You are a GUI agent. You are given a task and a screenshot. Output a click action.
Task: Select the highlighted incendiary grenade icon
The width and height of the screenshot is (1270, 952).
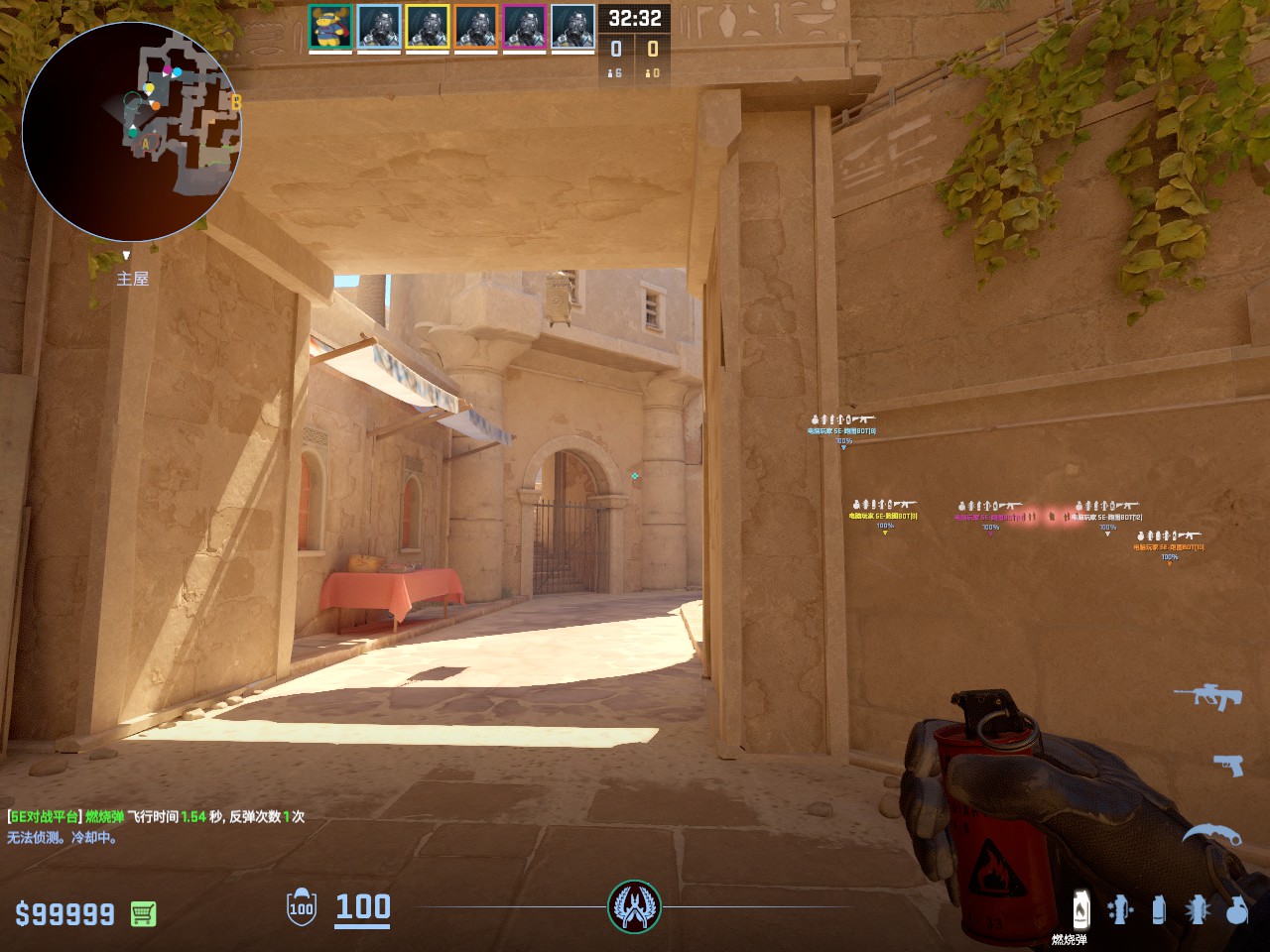1080,908
